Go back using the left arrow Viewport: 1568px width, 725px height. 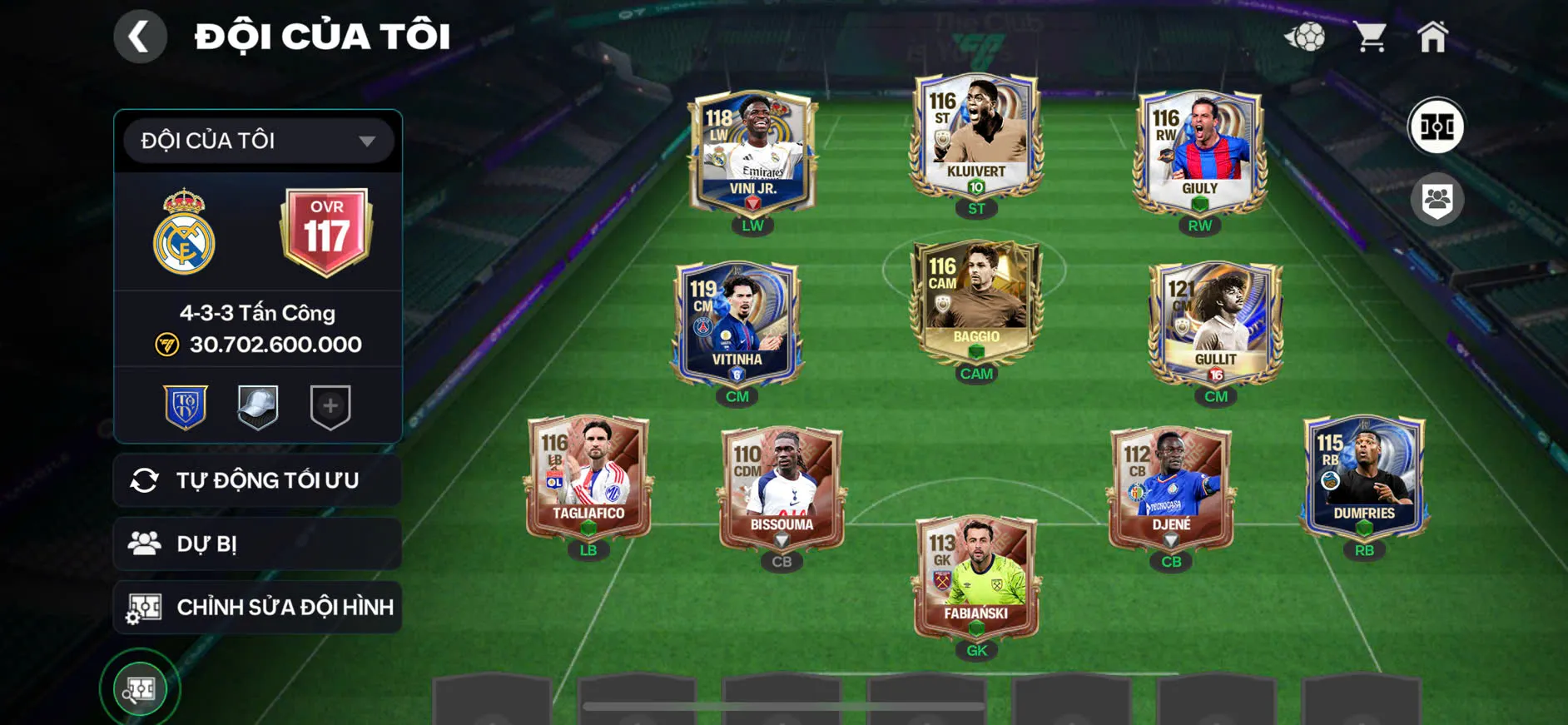tap(140, 37)
